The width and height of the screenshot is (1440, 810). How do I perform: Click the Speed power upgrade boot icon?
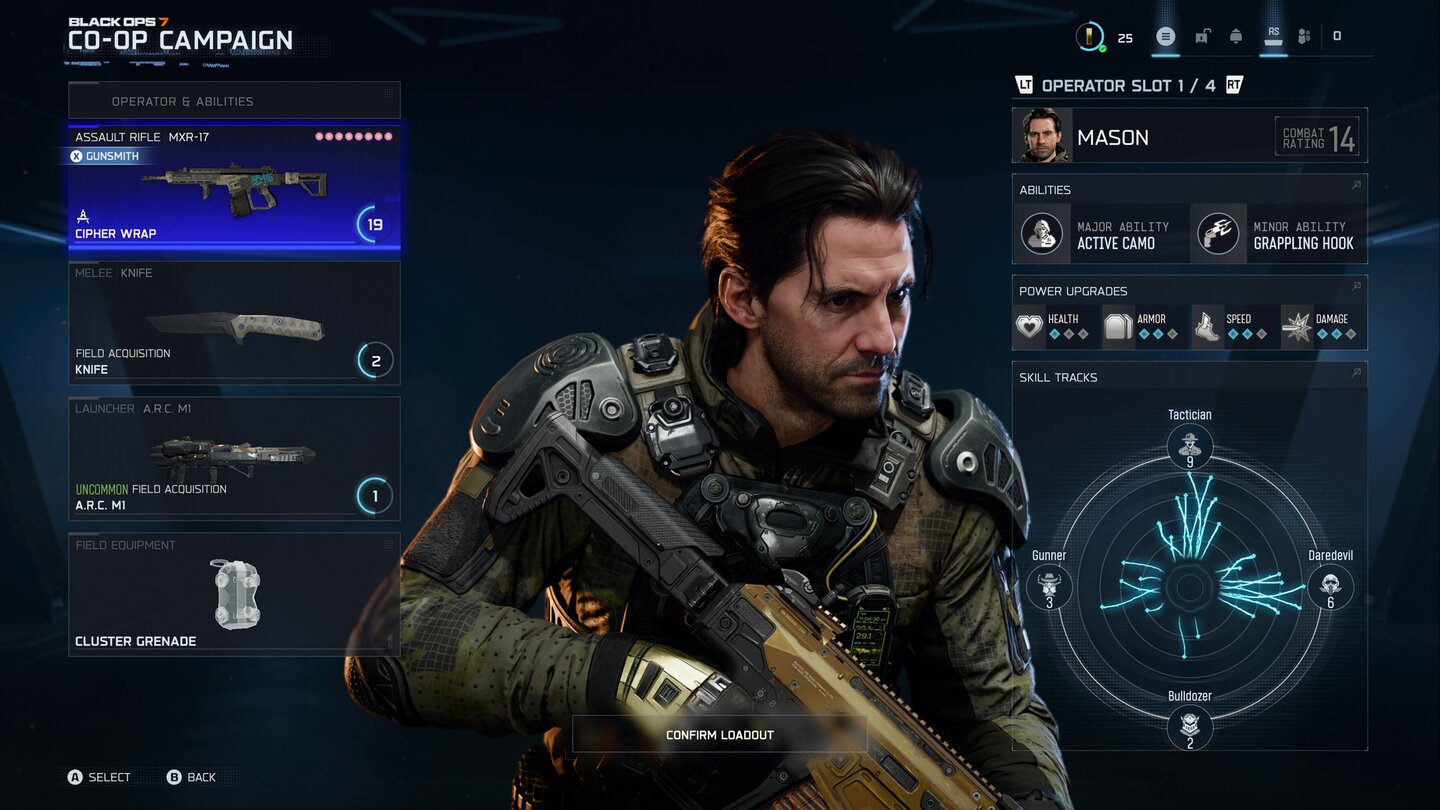1207,325
